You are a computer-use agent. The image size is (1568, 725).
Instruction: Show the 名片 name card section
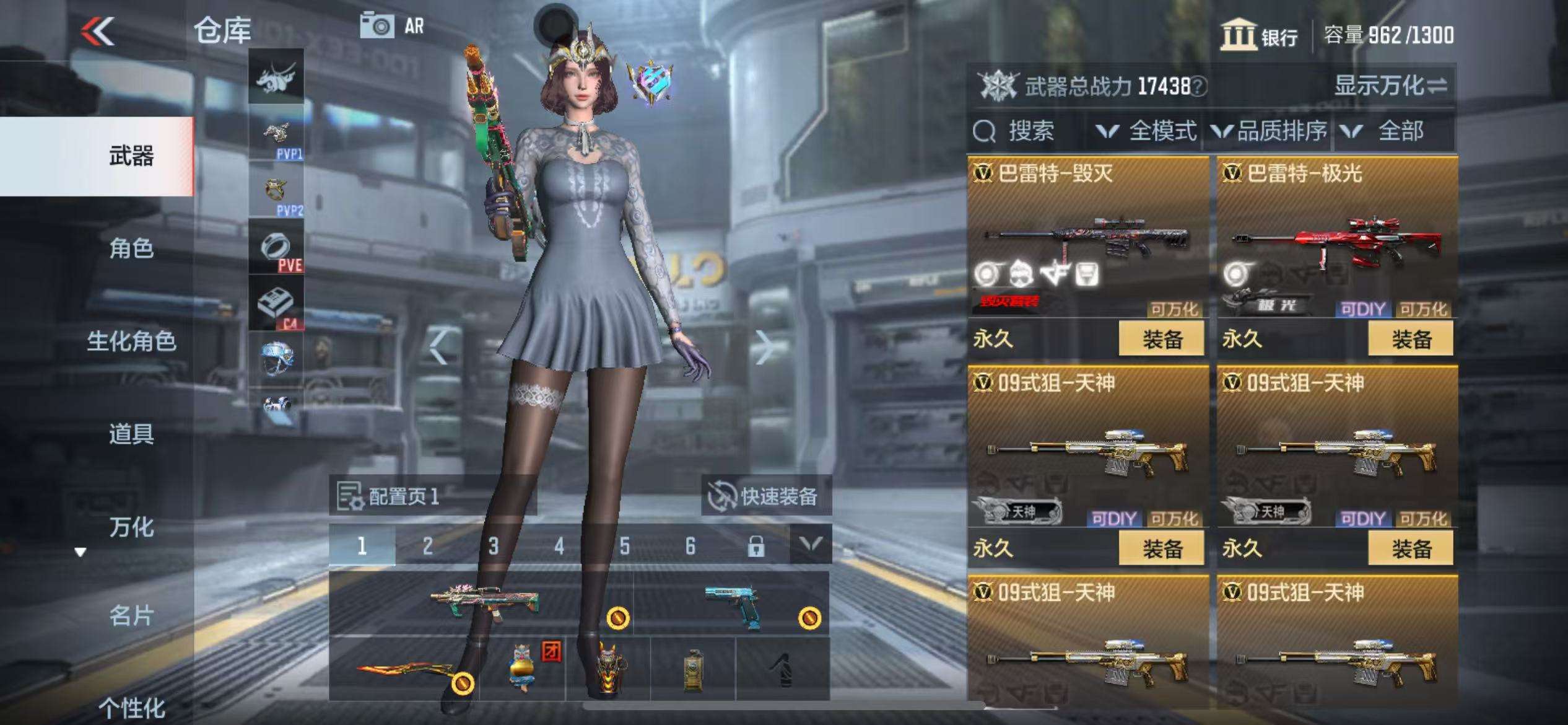(131, 616)
